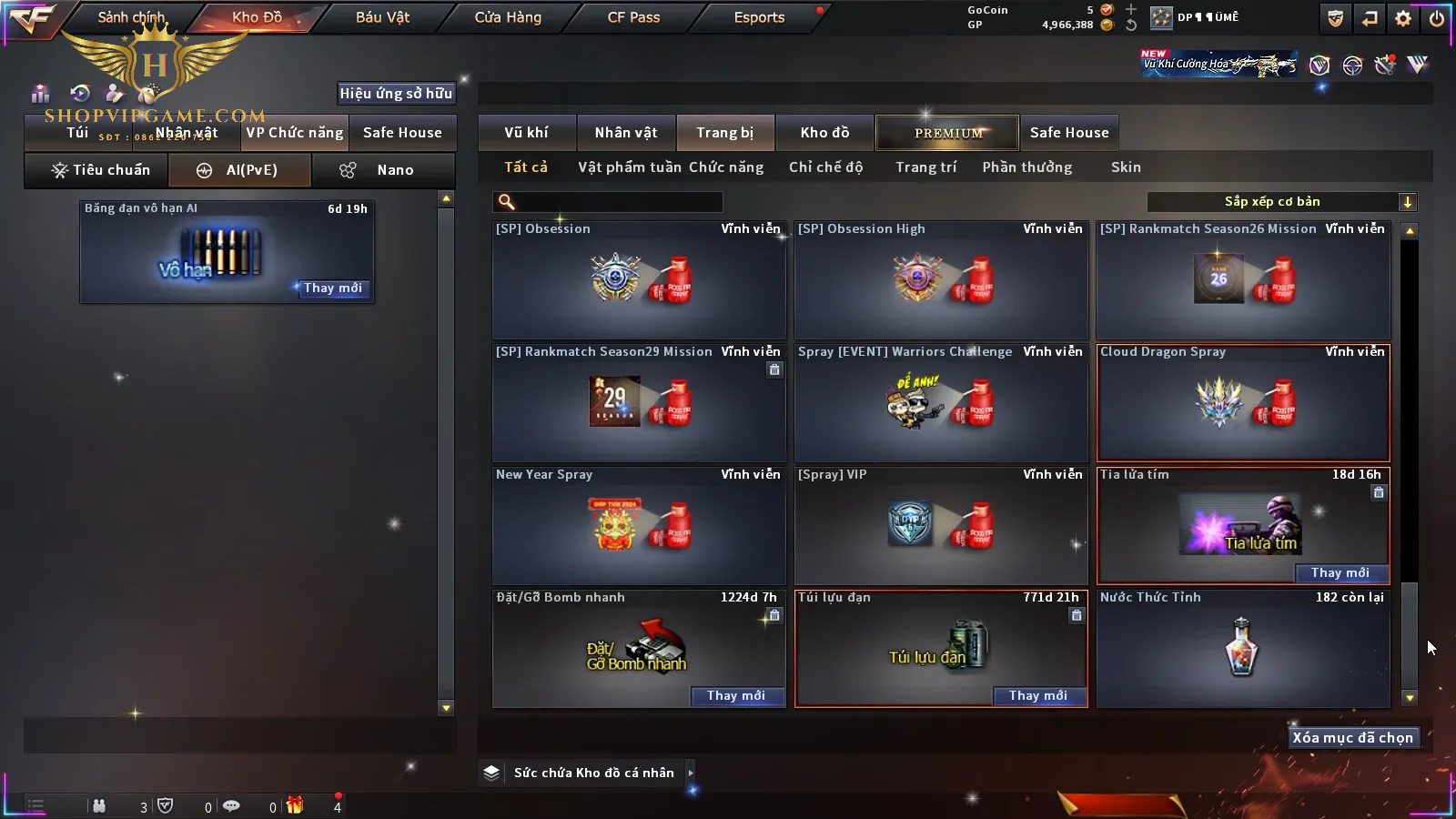The height and width of the screenshot is (819, 1456).
Task: Open the Cửa Hàng shop
Action: click(508, 17)
